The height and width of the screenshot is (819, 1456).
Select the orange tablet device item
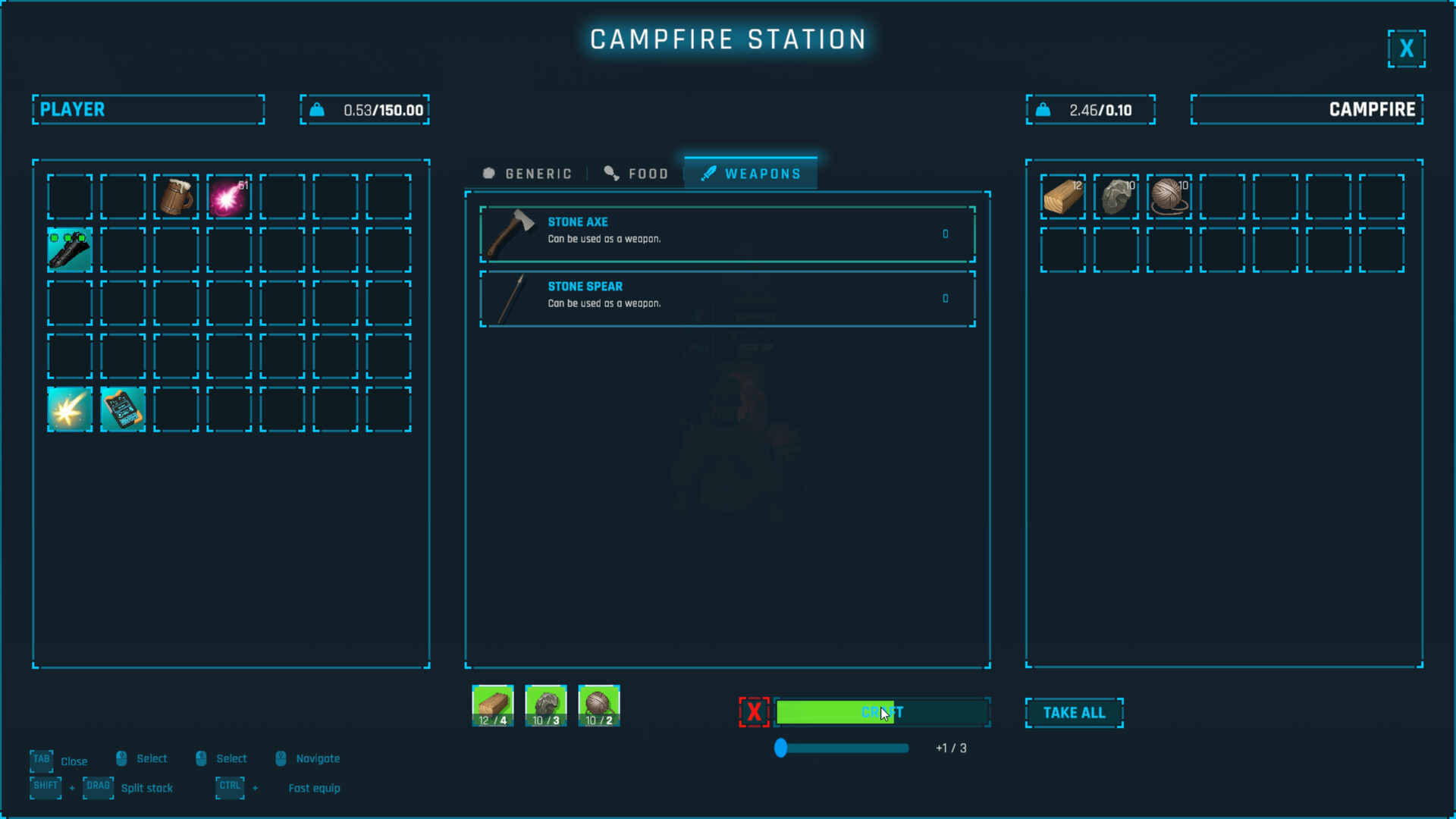tap(123, 409)
